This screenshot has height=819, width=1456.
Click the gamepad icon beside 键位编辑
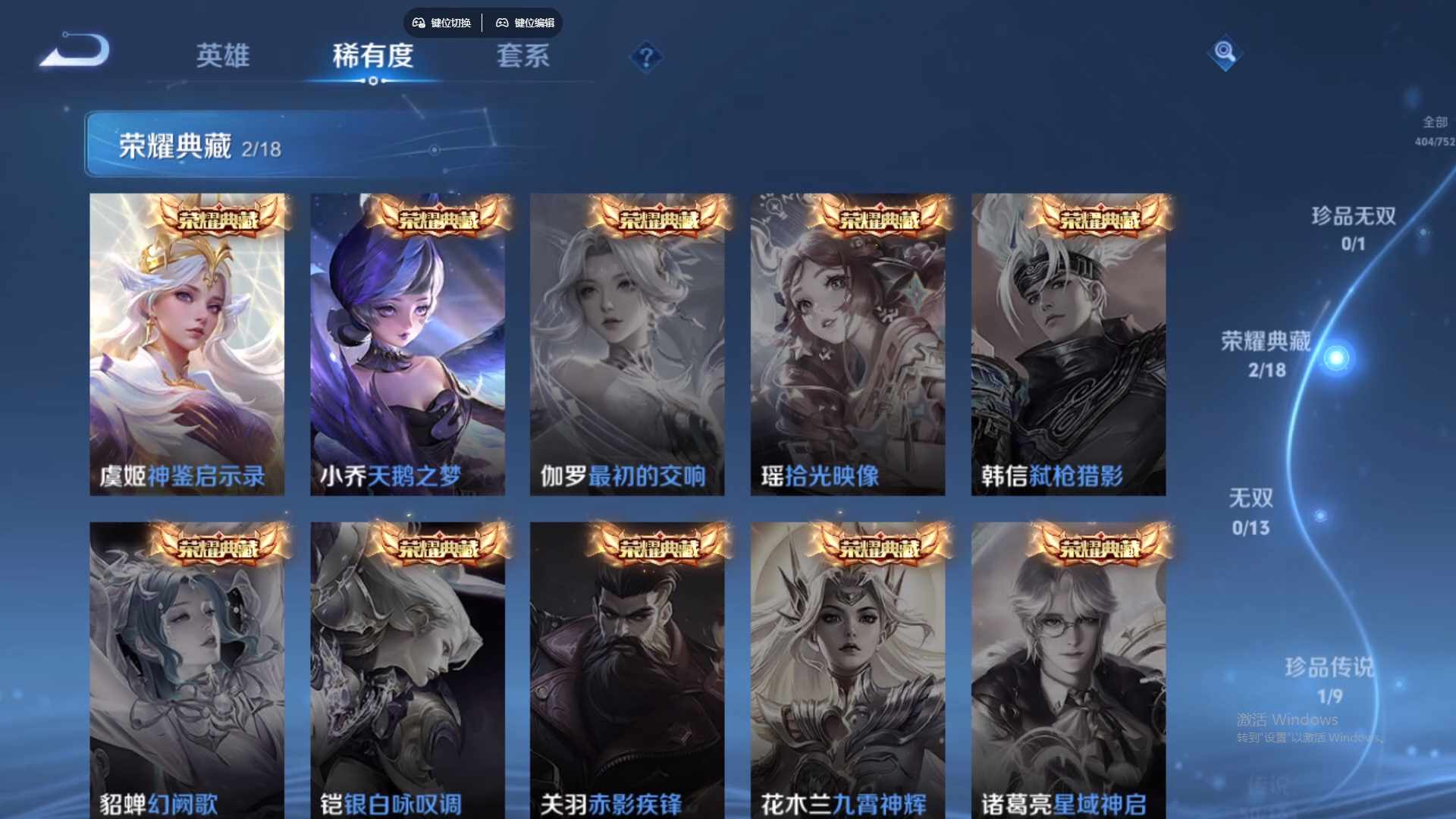(502, 23)
